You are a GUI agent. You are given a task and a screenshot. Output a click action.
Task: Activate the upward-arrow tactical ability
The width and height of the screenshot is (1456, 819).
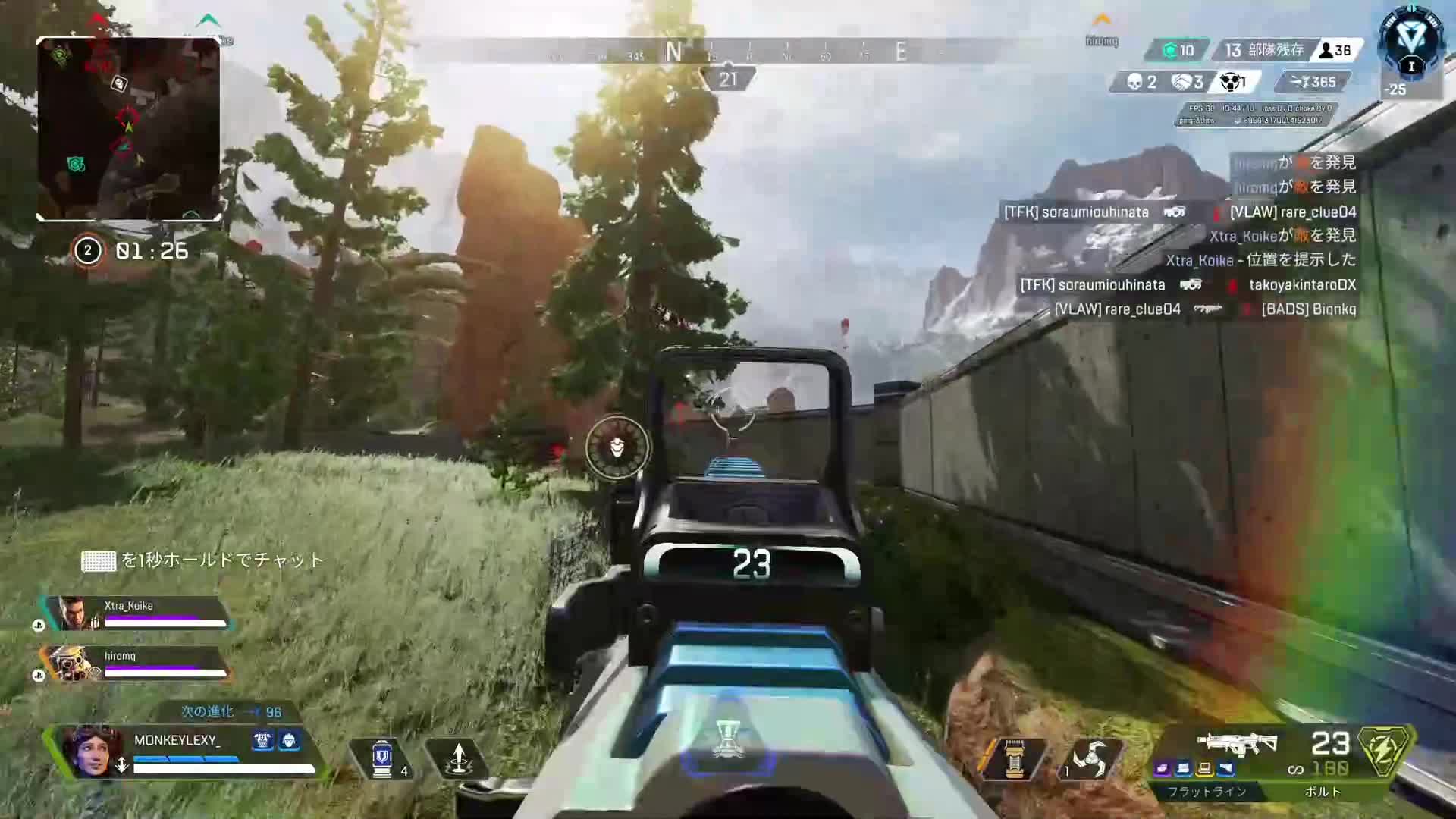tap(458, 758)
